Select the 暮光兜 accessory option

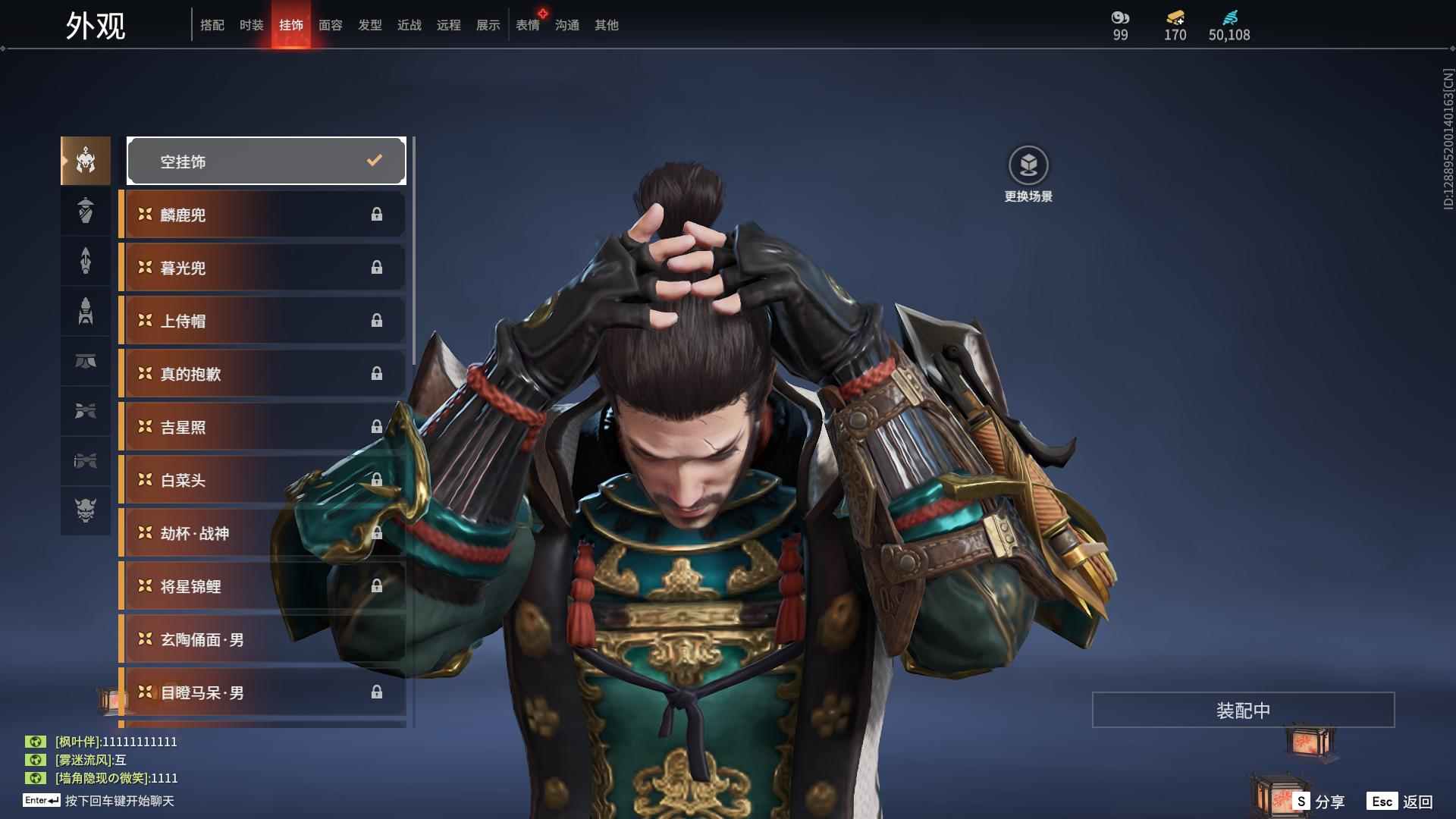point(262,268)
